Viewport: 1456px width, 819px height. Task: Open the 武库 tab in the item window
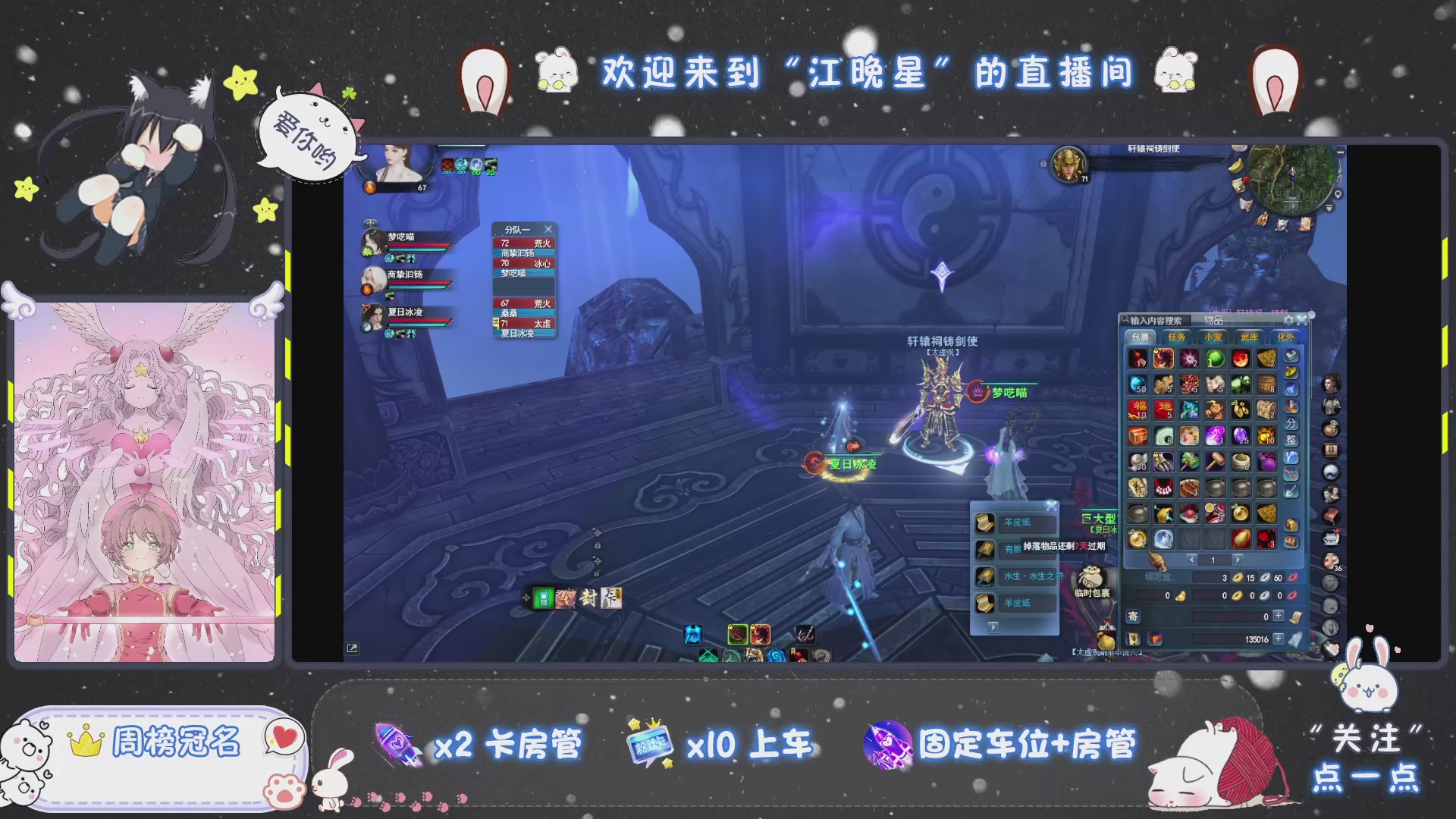1251,337
